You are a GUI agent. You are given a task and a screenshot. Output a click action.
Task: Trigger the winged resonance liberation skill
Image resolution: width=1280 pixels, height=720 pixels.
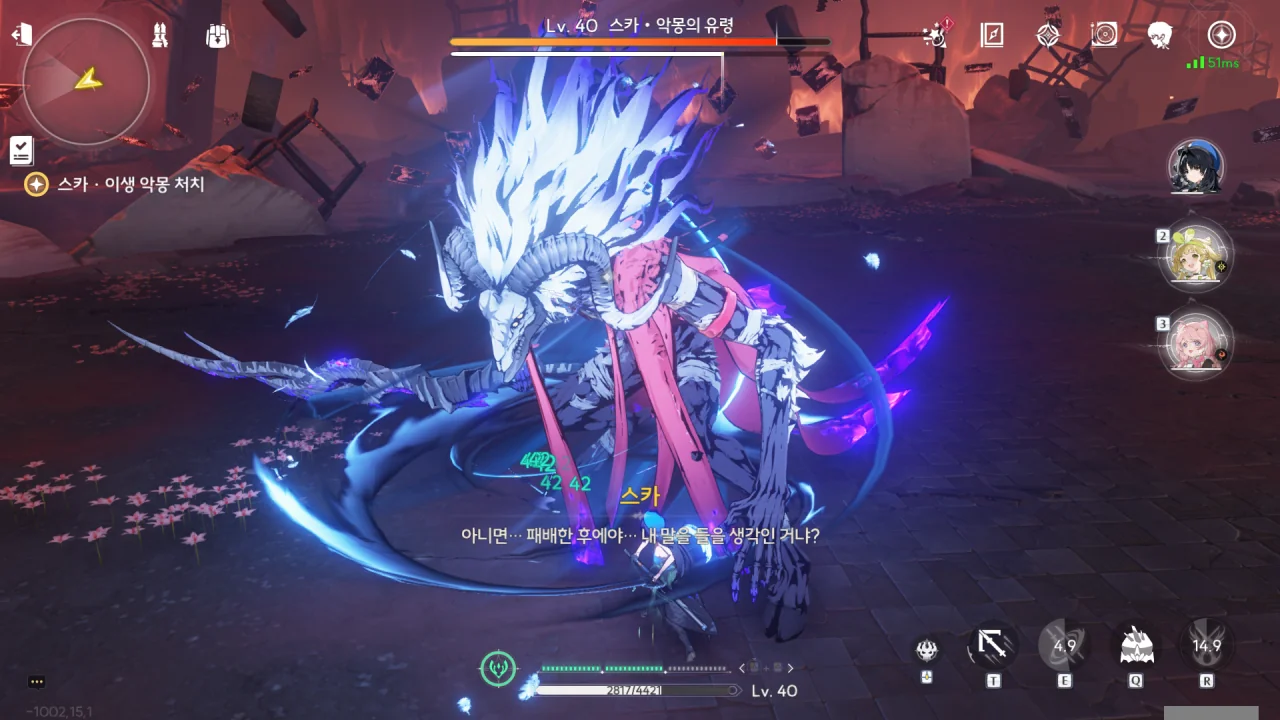click(x=1207, y=646)
